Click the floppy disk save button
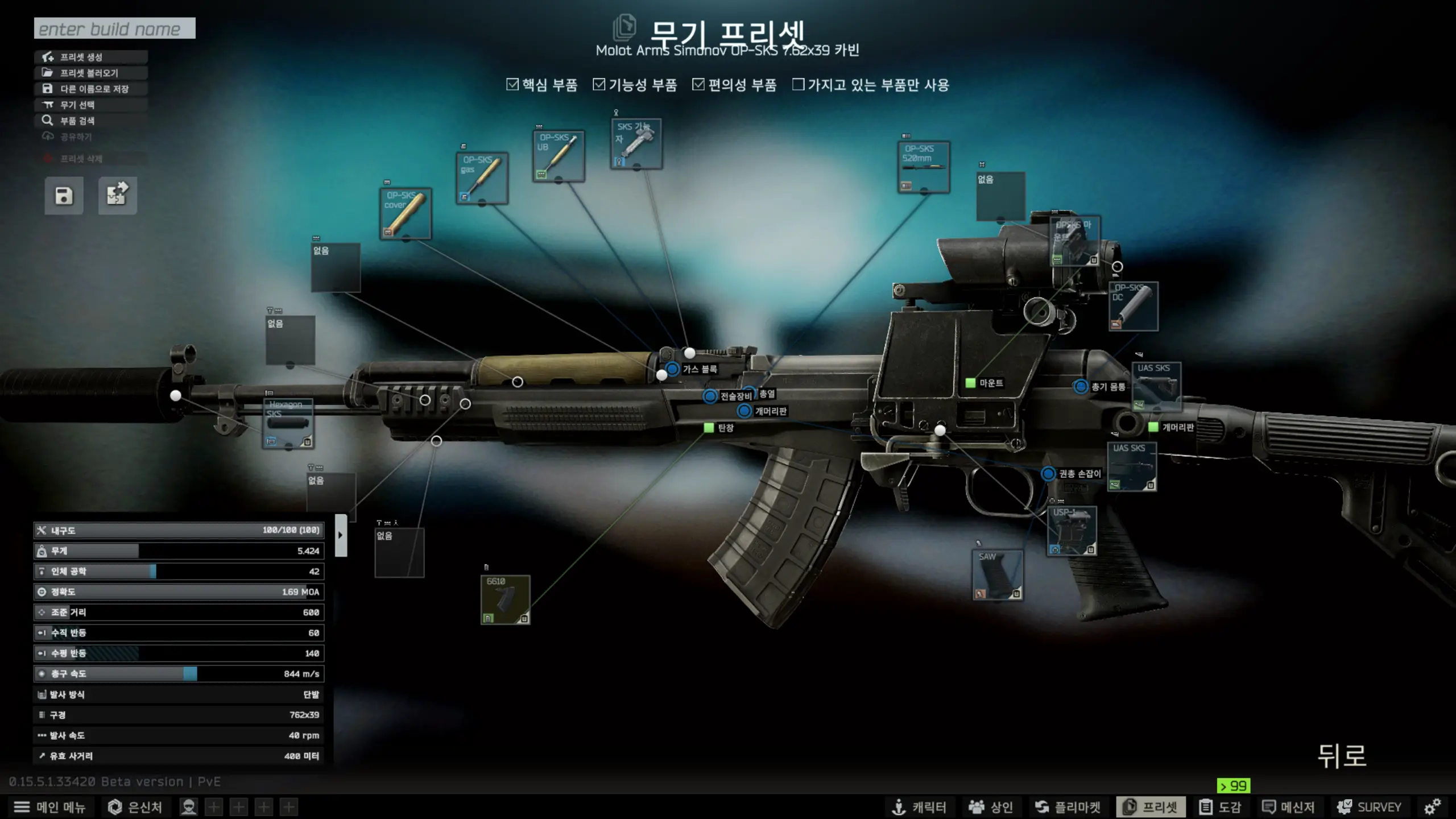Screen dimensions: 1456x819 (x=64, y=196)
